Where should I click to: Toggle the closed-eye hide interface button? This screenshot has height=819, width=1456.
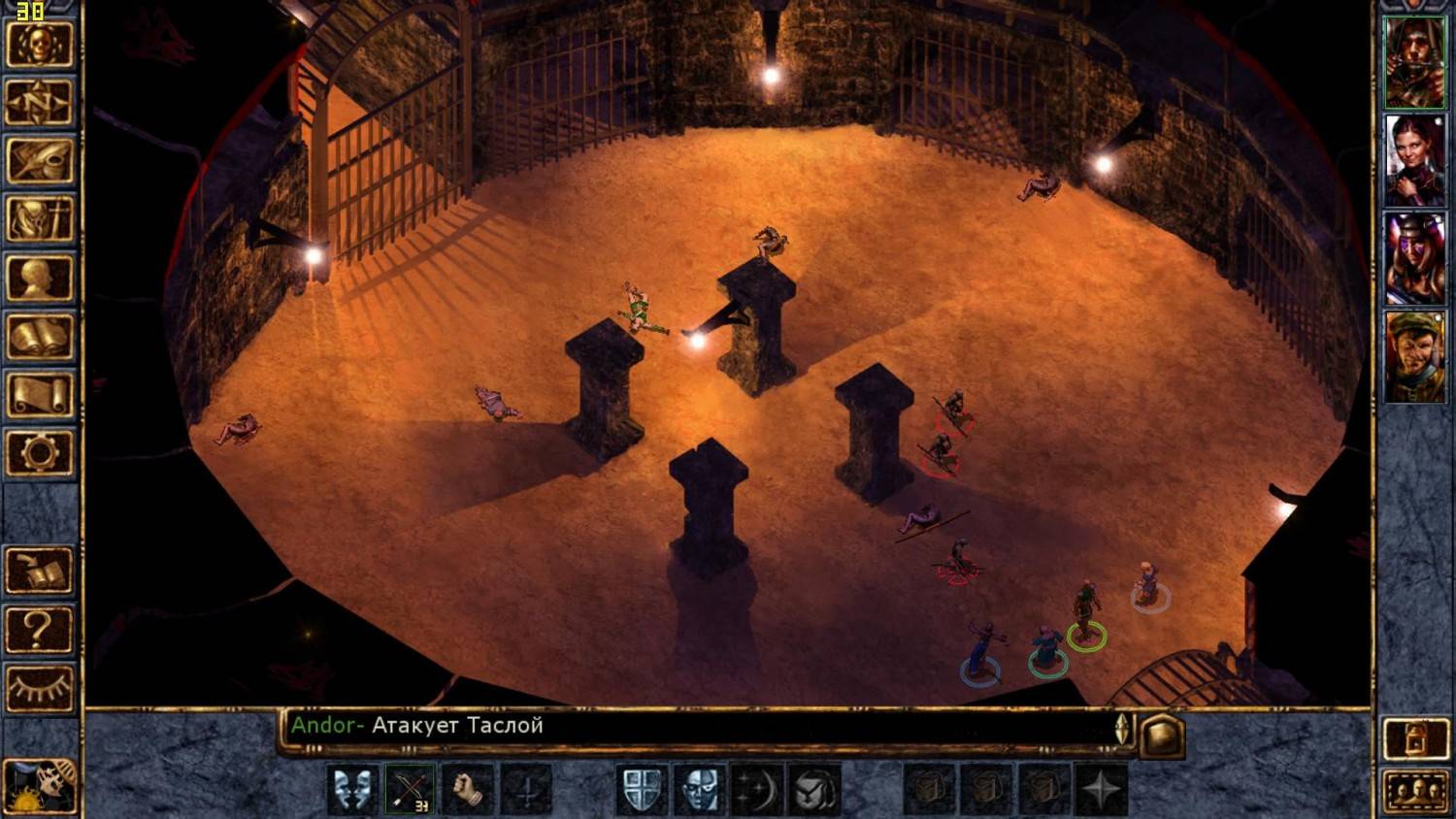(x=40, y=688)
